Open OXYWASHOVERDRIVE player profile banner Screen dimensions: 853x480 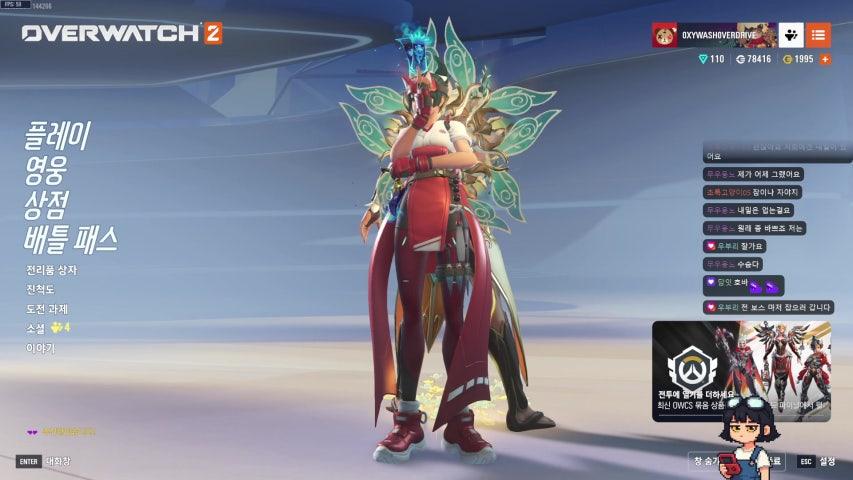[x=714, y=36]
